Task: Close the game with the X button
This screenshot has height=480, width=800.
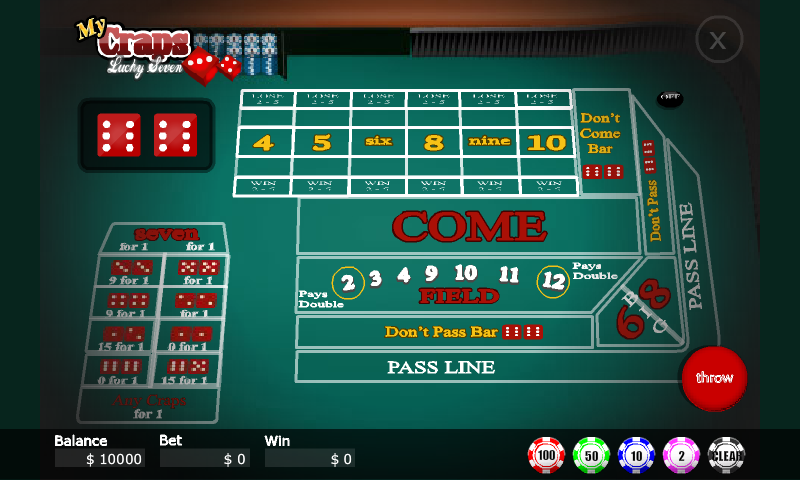Action: 718,40
